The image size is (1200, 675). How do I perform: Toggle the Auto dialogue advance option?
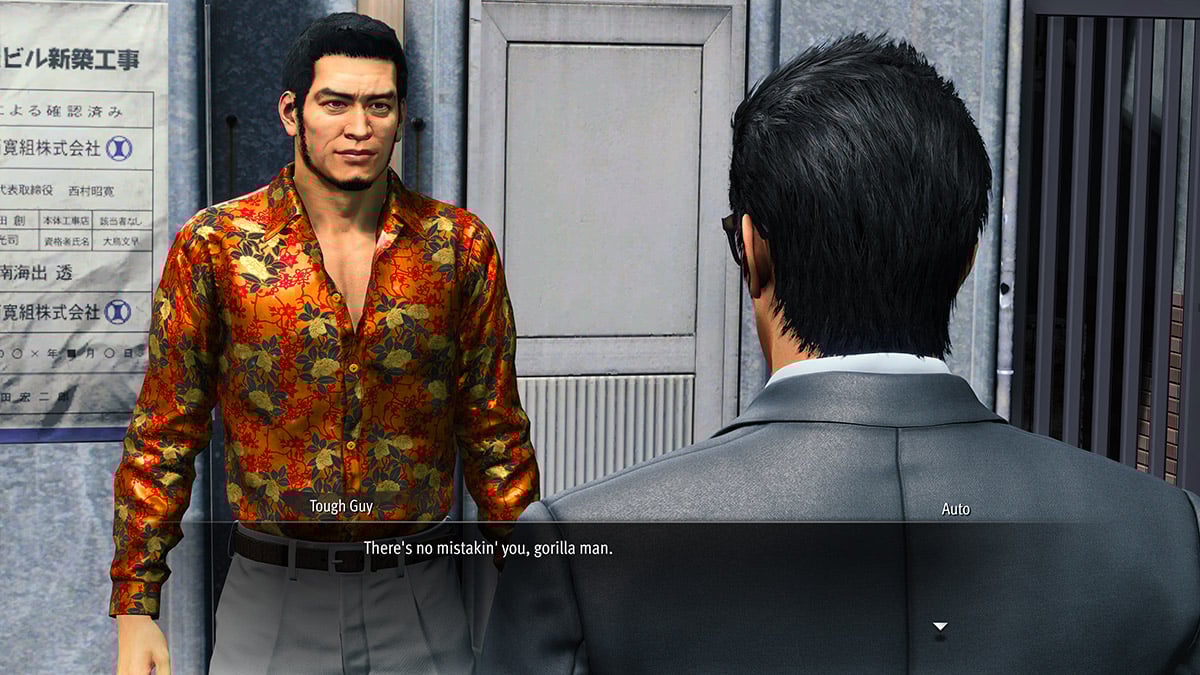click(955, 509)
